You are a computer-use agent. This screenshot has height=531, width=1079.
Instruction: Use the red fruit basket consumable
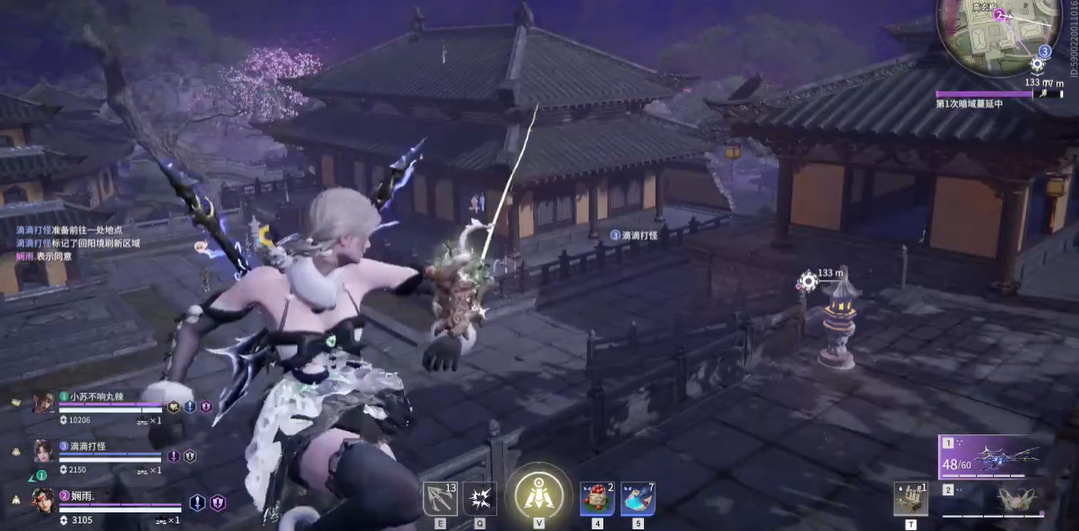click(x=597, y=497)
